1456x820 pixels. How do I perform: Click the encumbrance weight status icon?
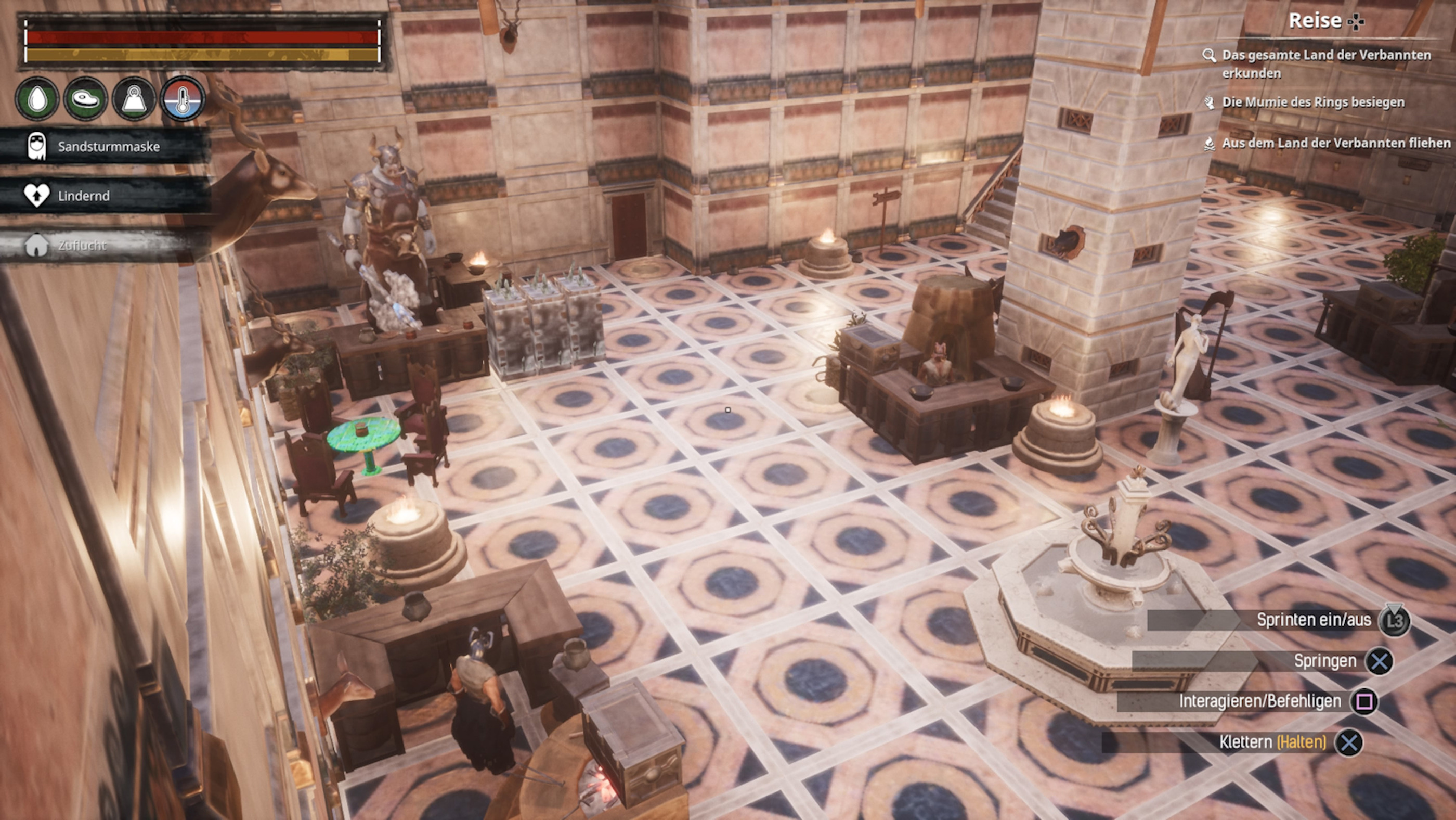coord(134,99)
